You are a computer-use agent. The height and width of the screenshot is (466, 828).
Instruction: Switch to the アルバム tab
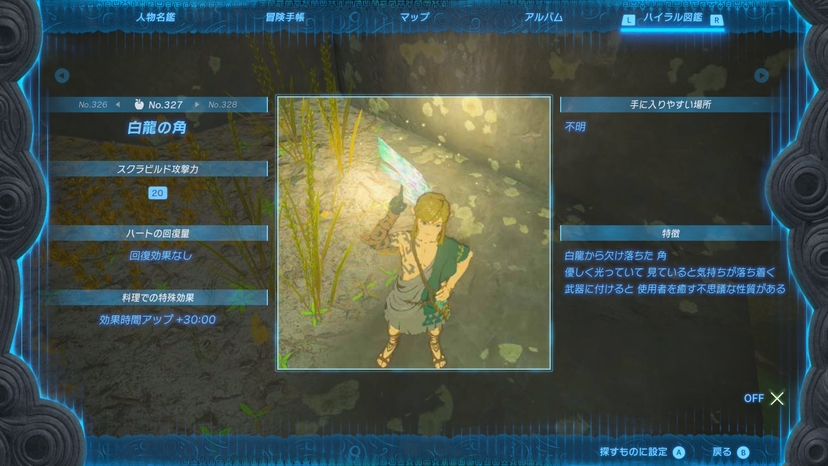(x=543, y=17)
